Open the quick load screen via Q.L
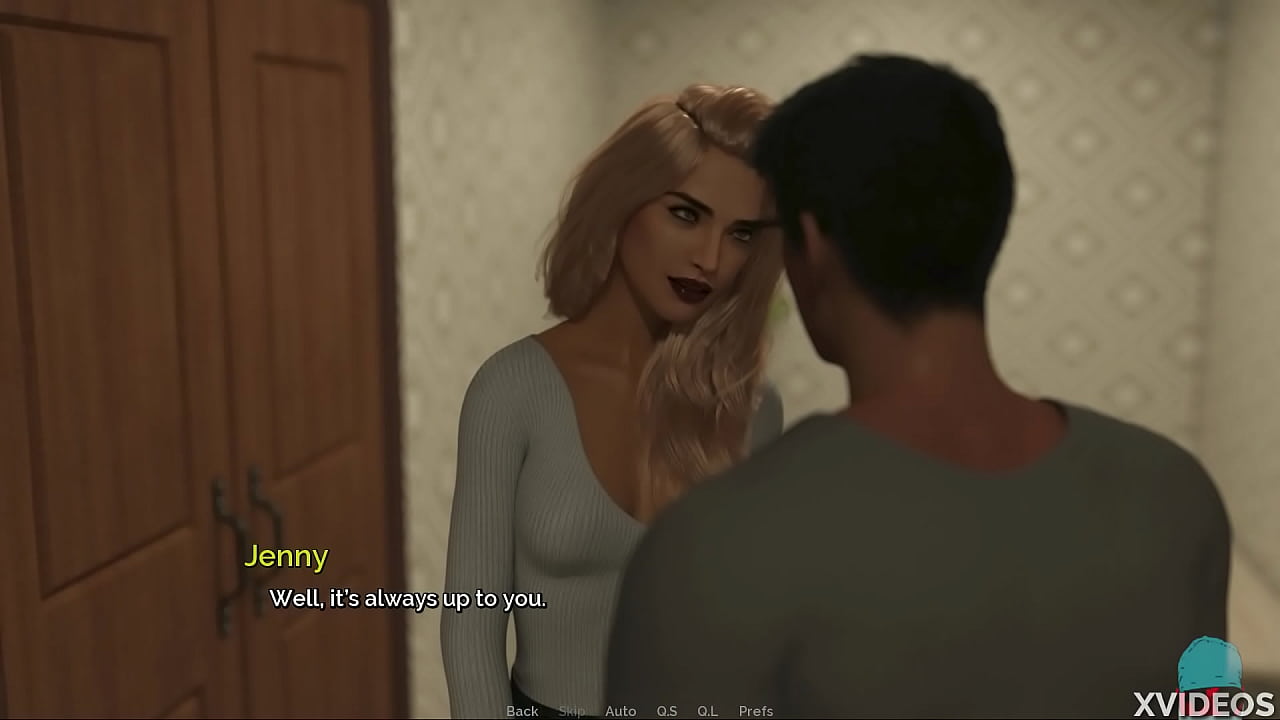The width and height of the screenshot is (1280, 720). click(706, 711)
